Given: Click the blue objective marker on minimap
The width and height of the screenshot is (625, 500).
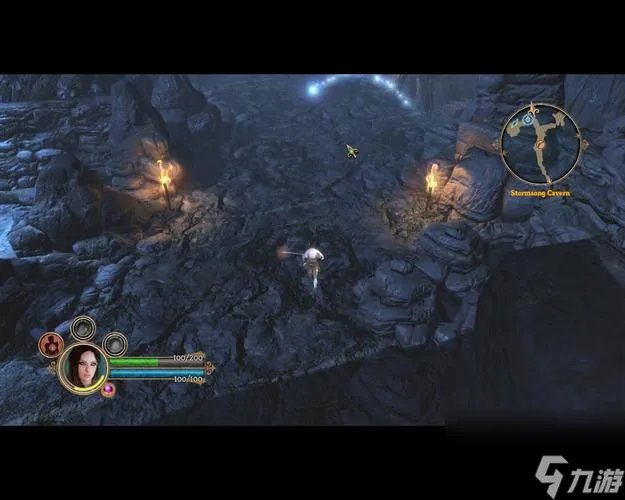Looking at the screenshot, I should pos(527,121).
